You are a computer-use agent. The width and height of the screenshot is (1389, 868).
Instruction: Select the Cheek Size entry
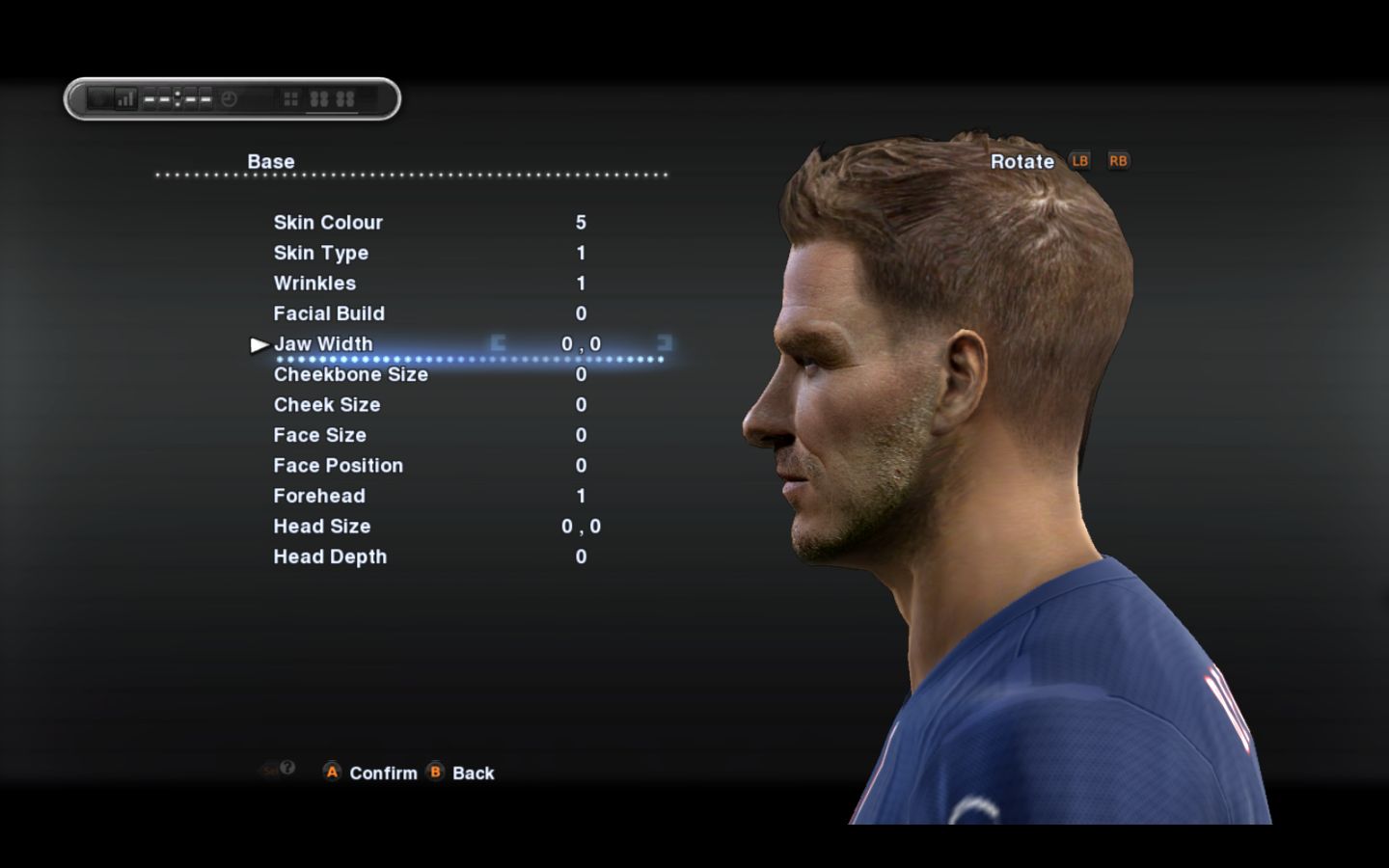pos(327,405)
